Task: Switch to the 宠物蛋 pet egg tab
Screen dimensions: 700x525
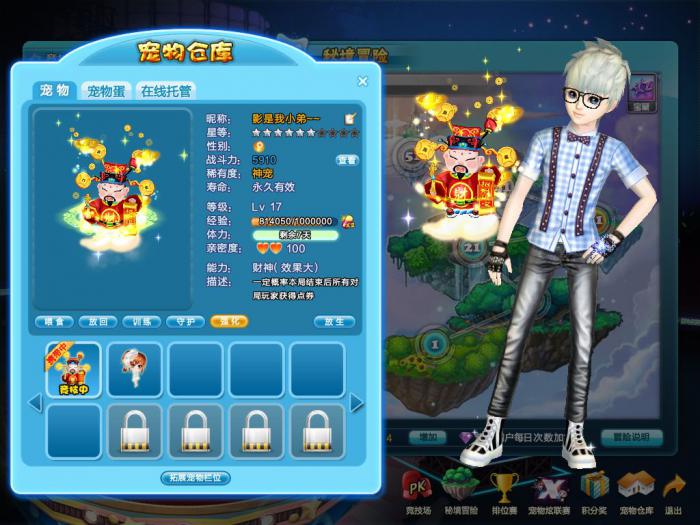Action: click(106, 91)
